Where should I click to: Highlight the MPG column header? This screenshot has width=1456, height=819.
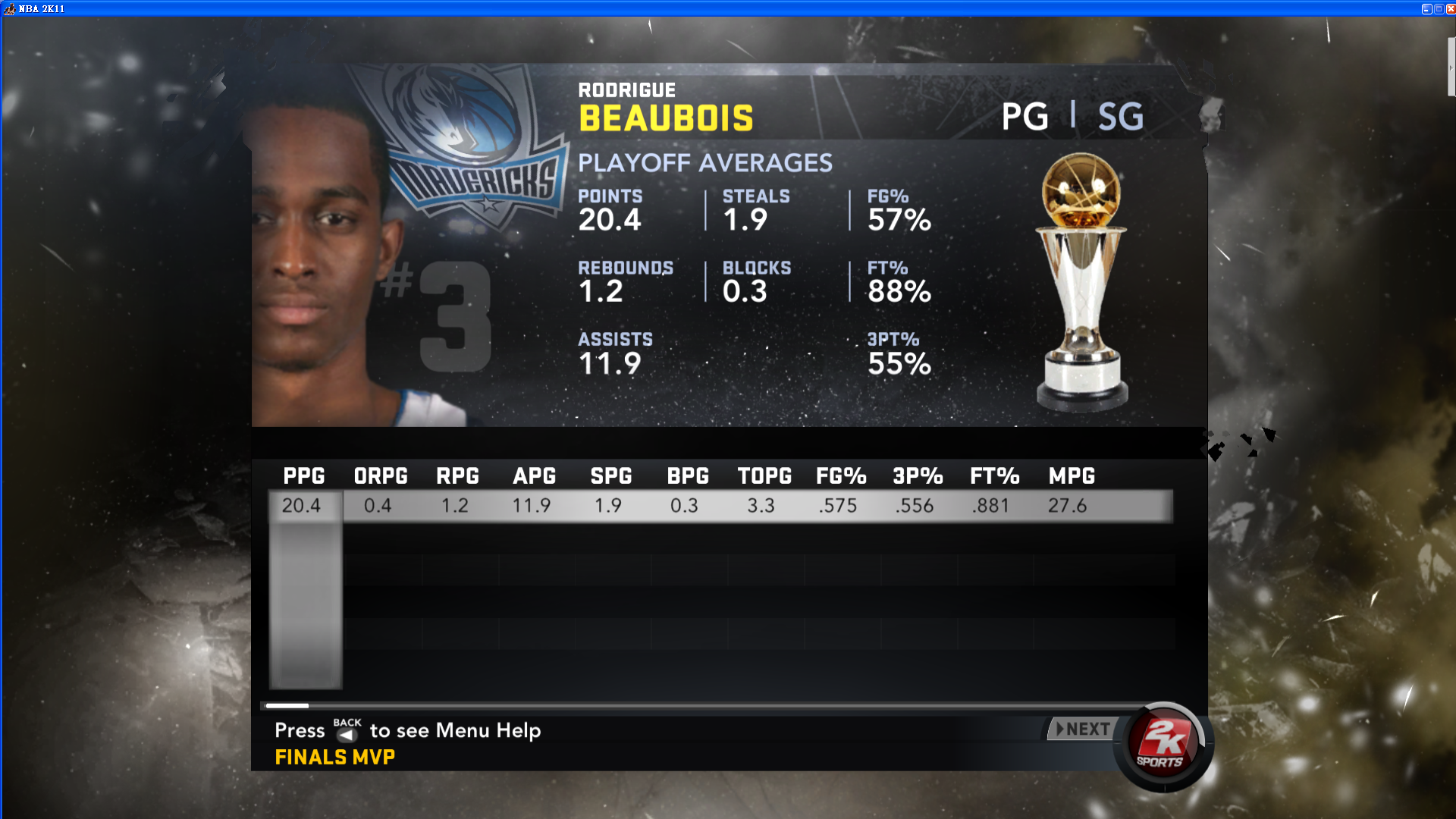[x=1072, y=476]
